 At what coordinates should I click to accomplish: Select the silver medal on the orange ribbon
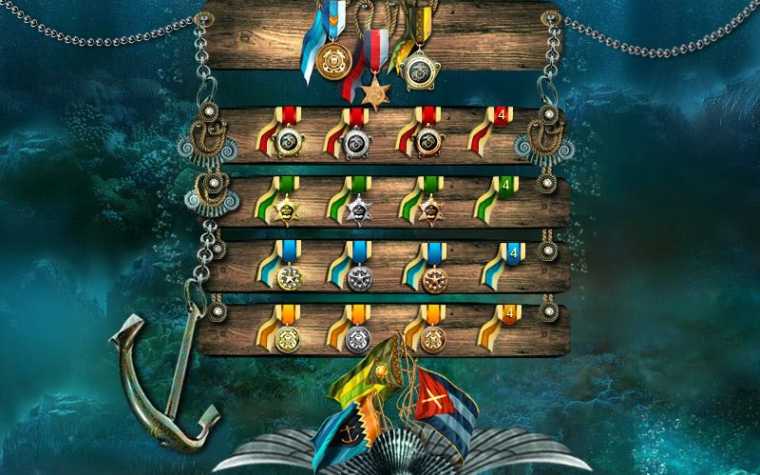(358, 339)
